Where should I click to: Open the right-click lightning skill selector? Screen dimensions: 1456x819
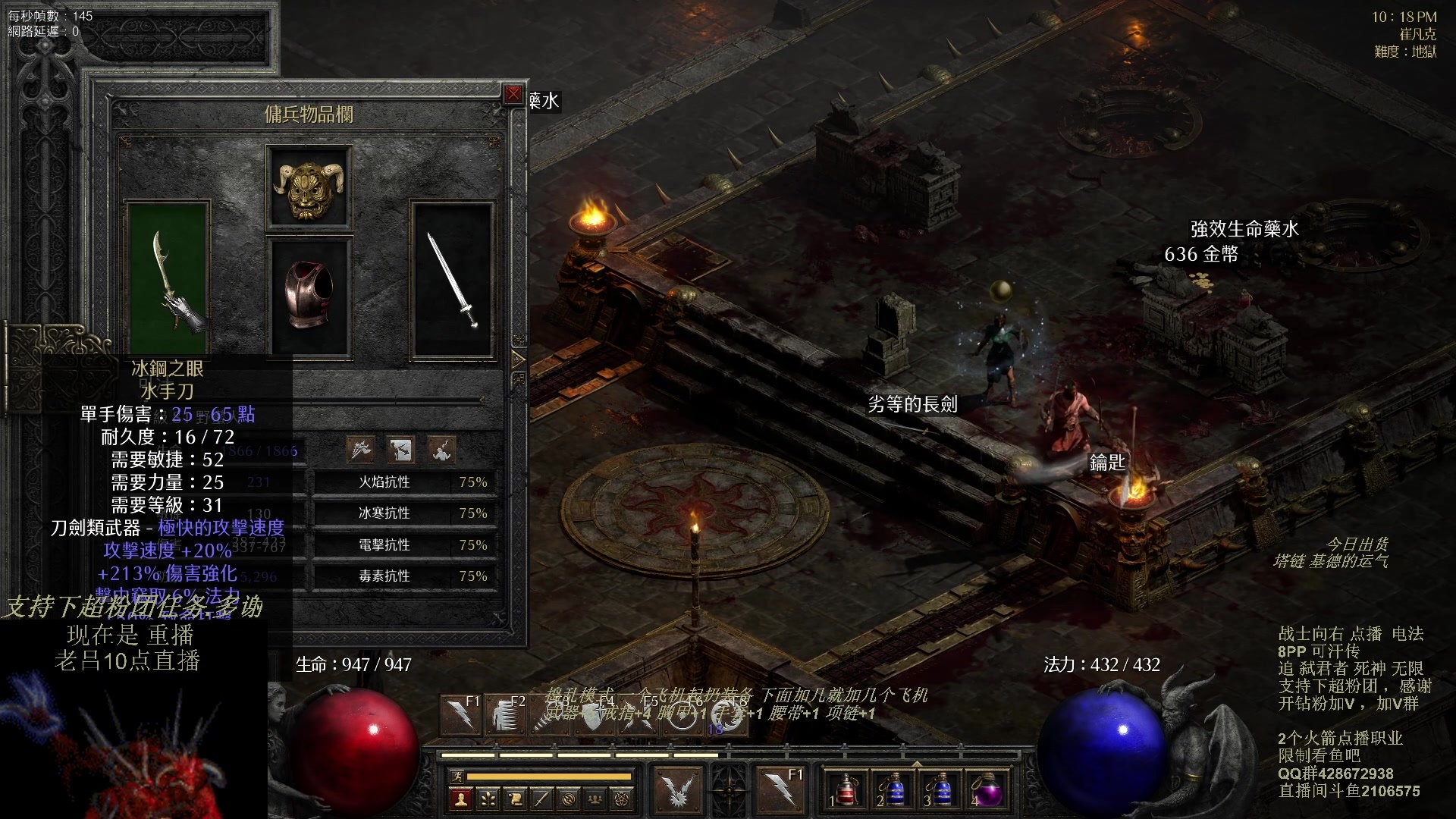click(x=780, y=789)
